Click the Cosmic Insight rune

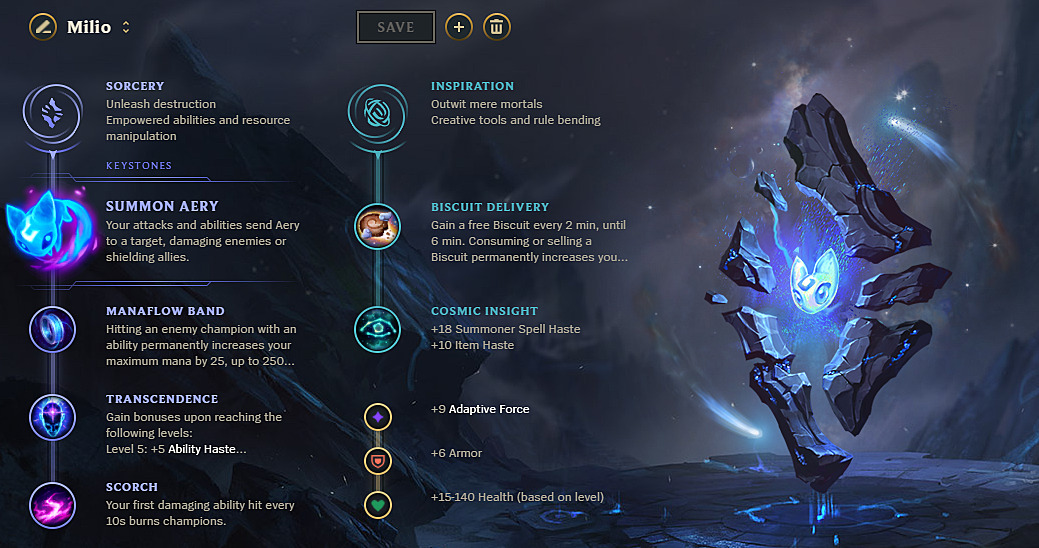point(377,329)
